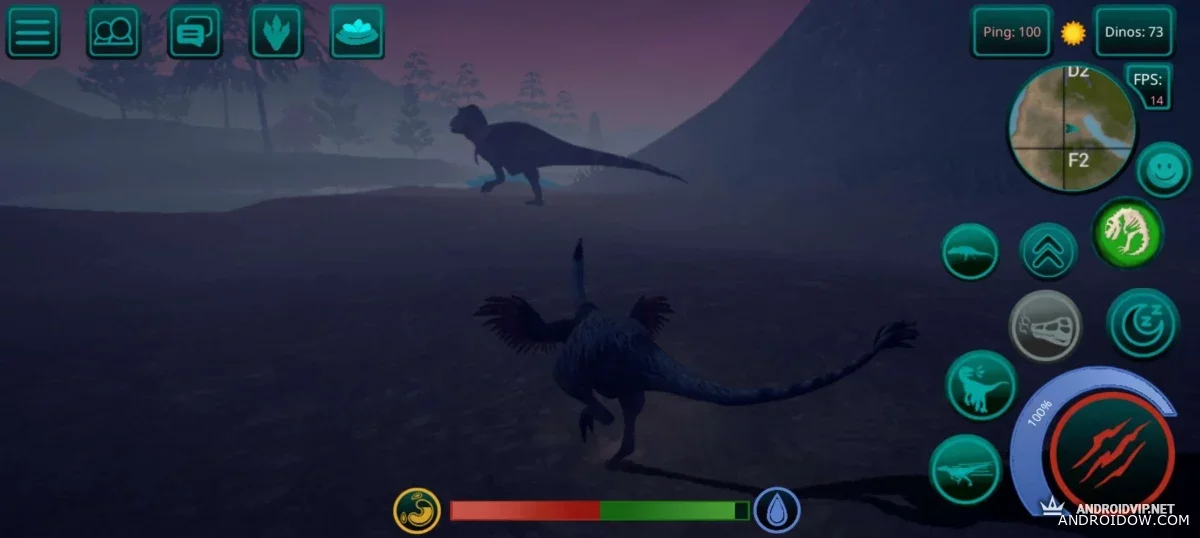Open the smiley face emote button
Viewport: 1200px width, 538px height.
coord(1163,169)
